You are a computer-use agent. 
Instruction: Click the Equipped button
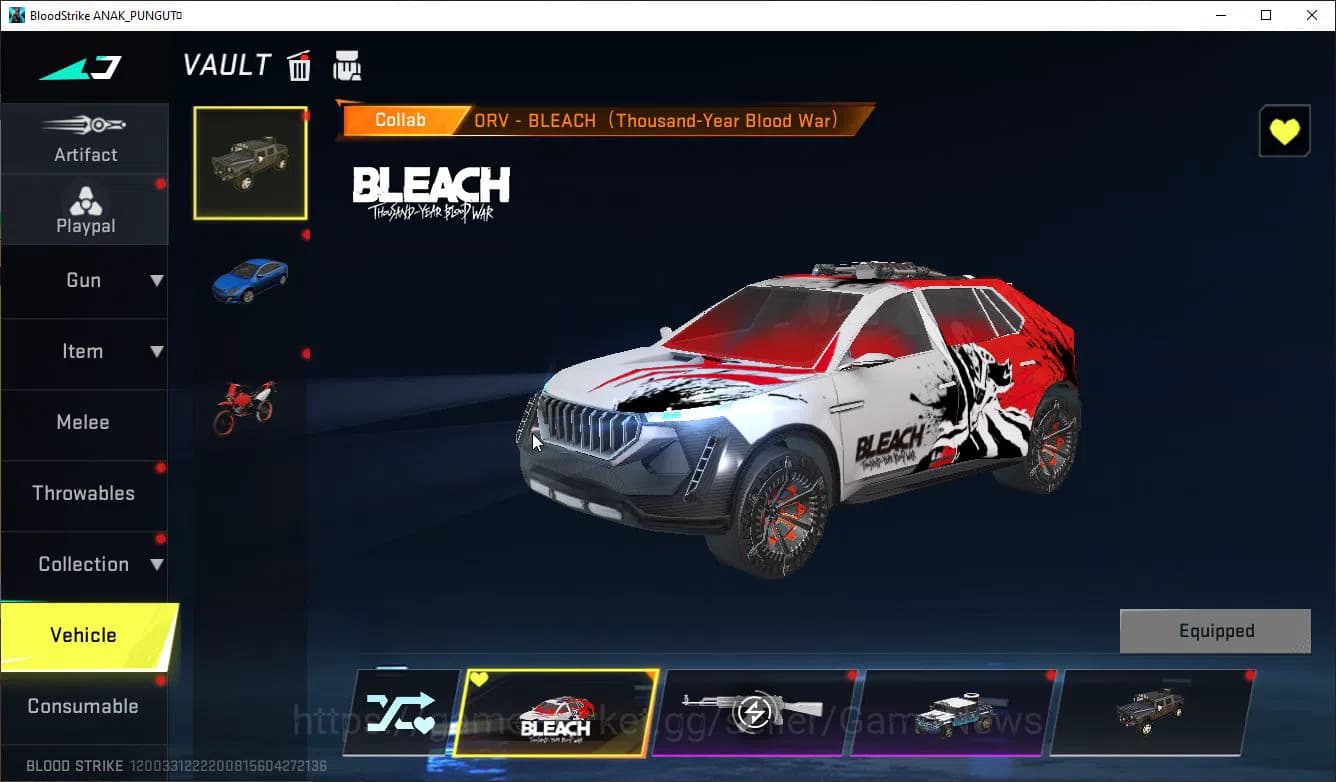coord(1215,631)
